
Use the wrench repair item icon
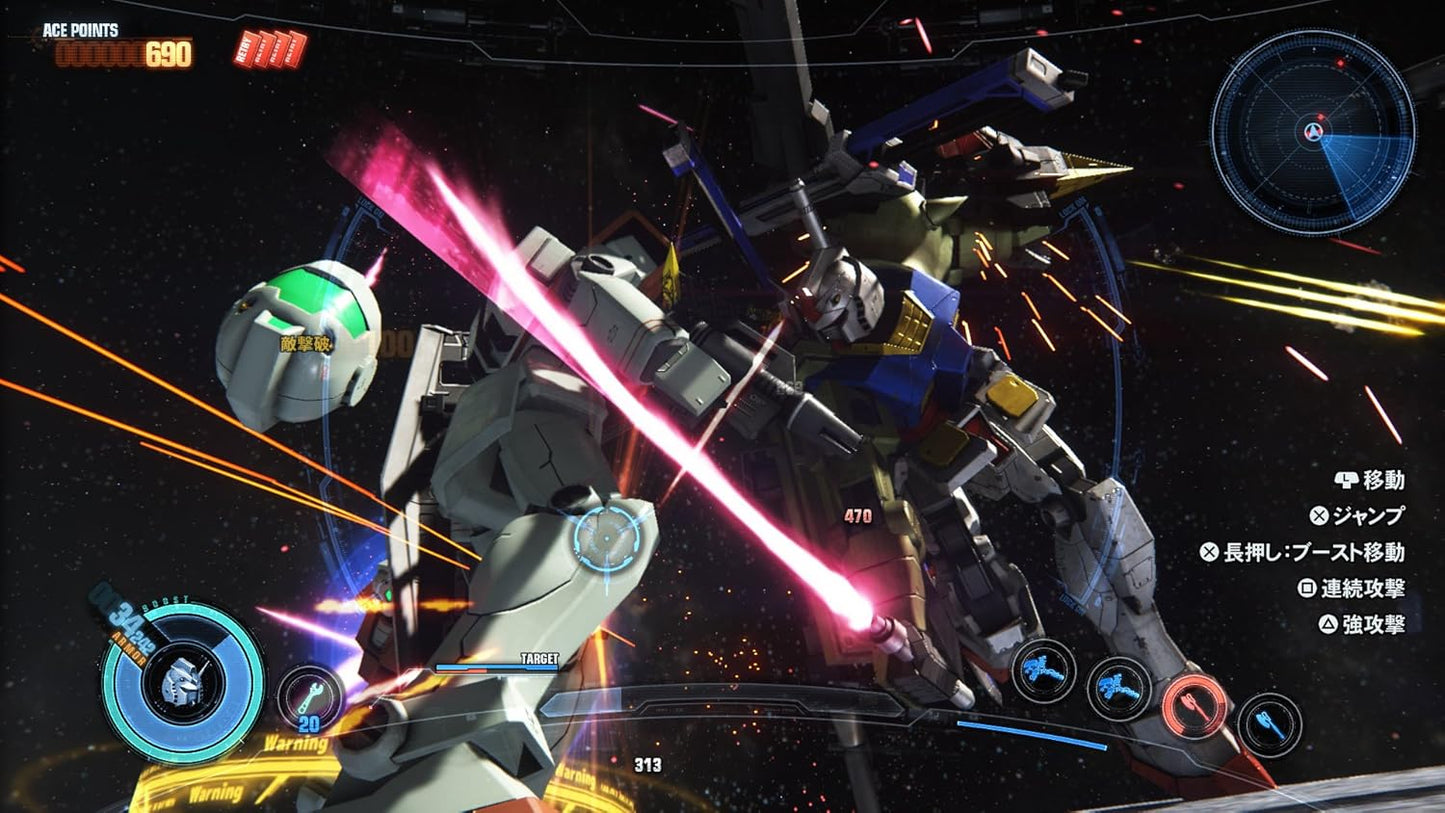(x=309, y=696)
